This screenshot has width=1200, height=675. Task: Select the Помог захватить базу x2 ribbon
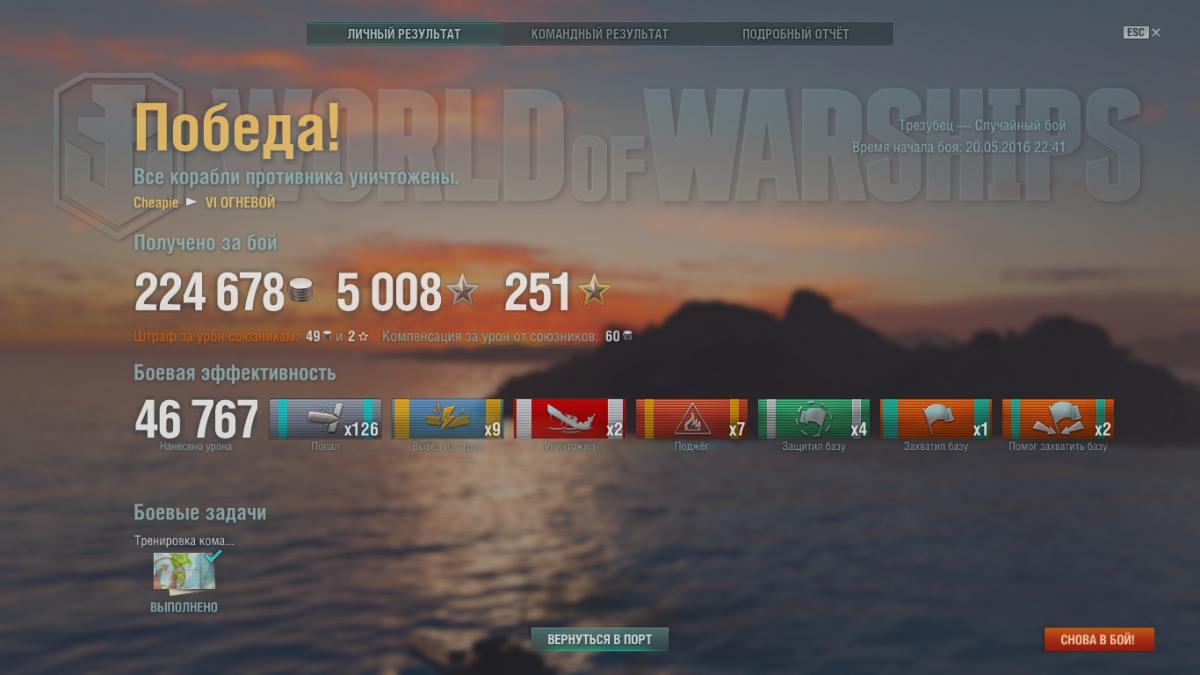pos(1057,419)
